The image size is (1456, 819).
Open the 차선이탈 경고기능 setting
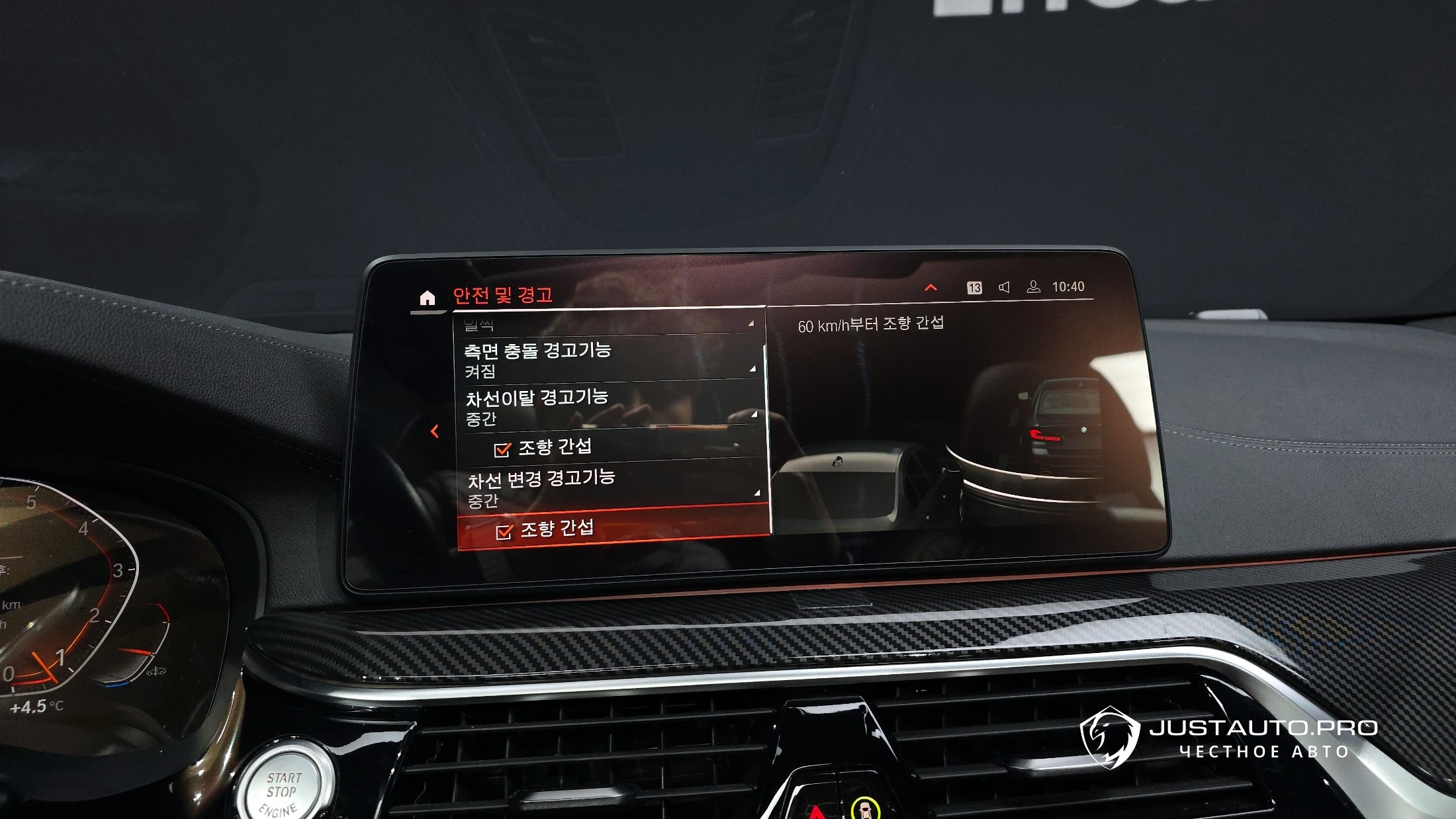609,407
